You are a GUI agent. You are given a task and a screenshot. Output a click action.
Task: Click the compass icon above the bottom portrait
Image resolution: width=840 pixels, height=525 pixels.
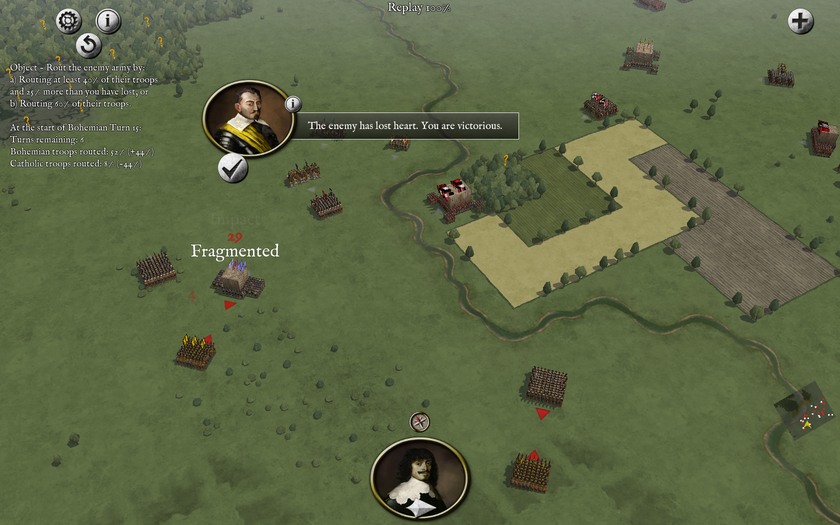420,423
